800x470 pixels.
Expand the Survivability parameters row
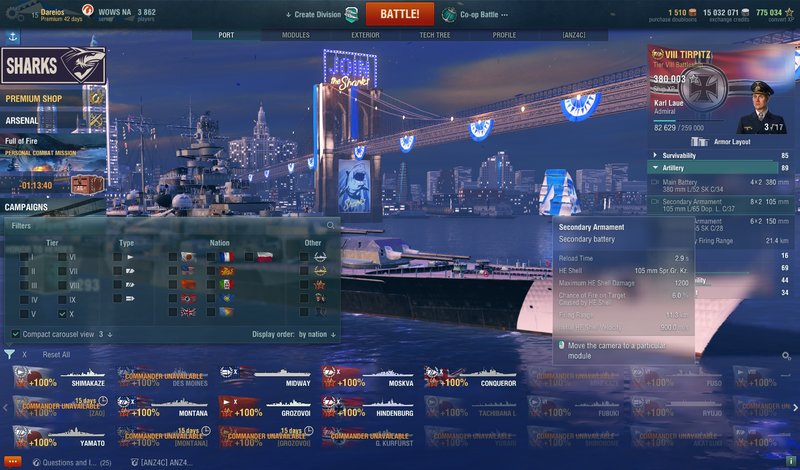click(698, 155)
